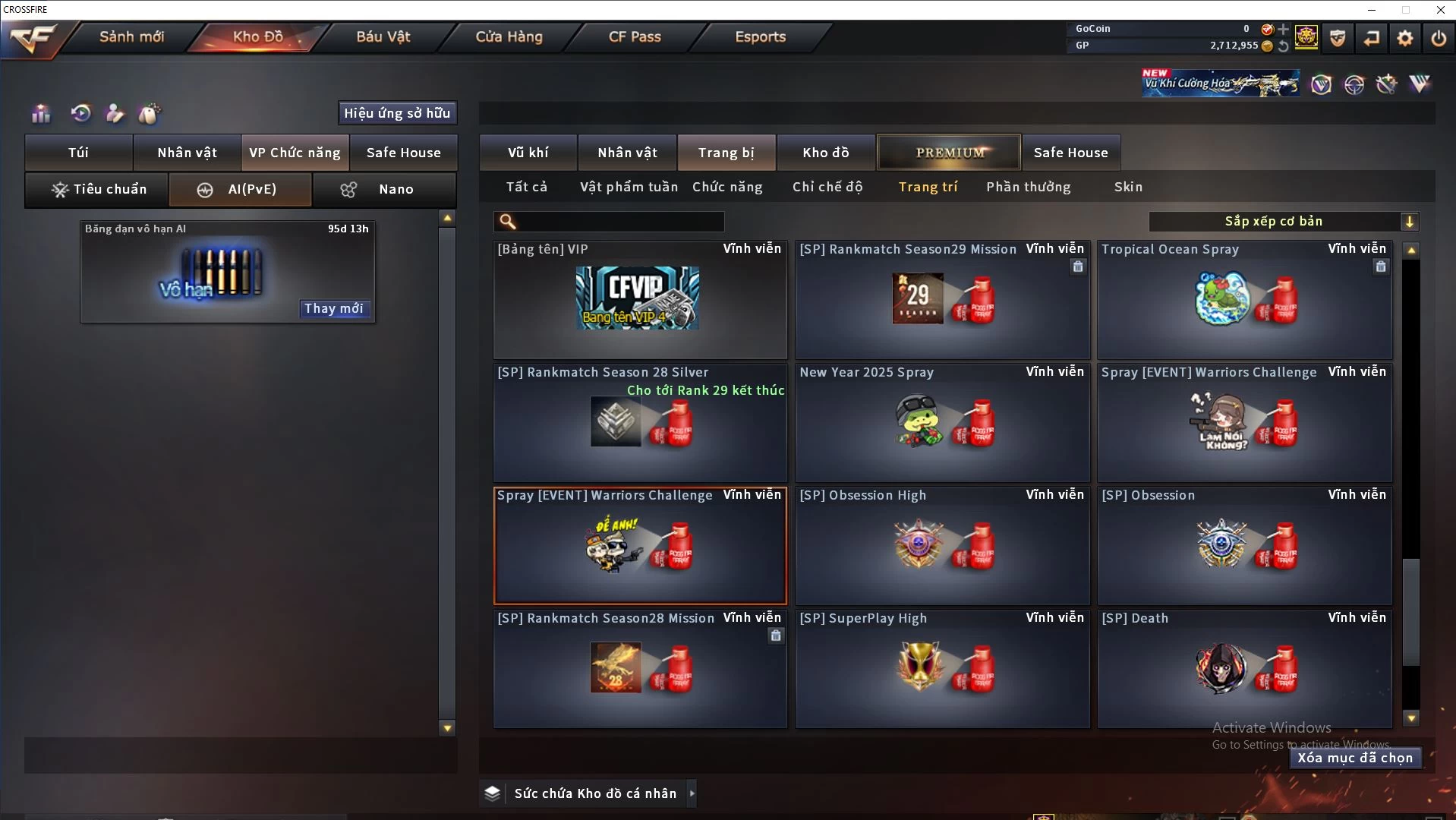Click the item search field

(x=619, y=221)
